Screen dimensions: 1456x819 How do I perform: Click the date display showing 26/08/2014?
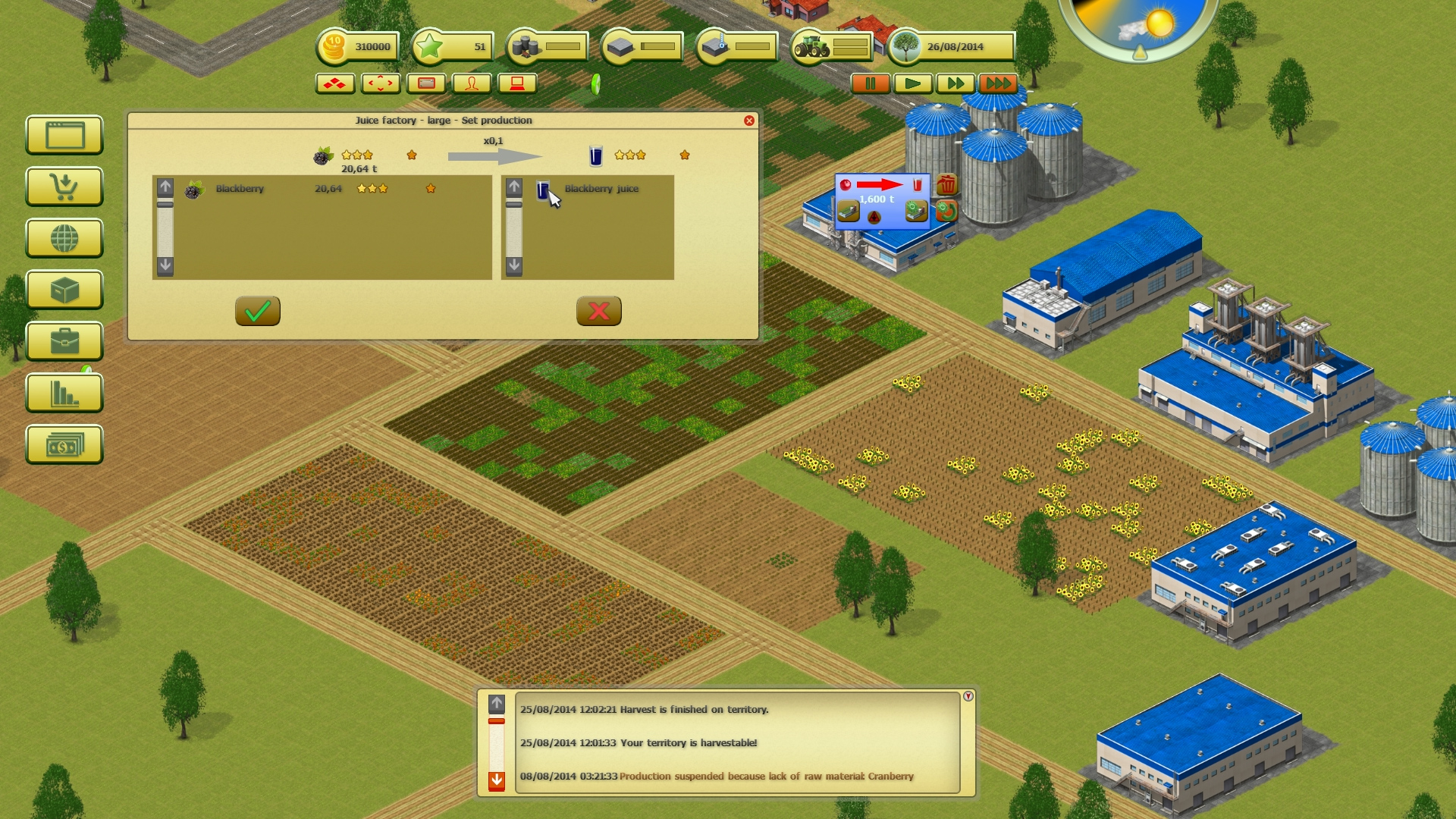(x=954, y=47)
